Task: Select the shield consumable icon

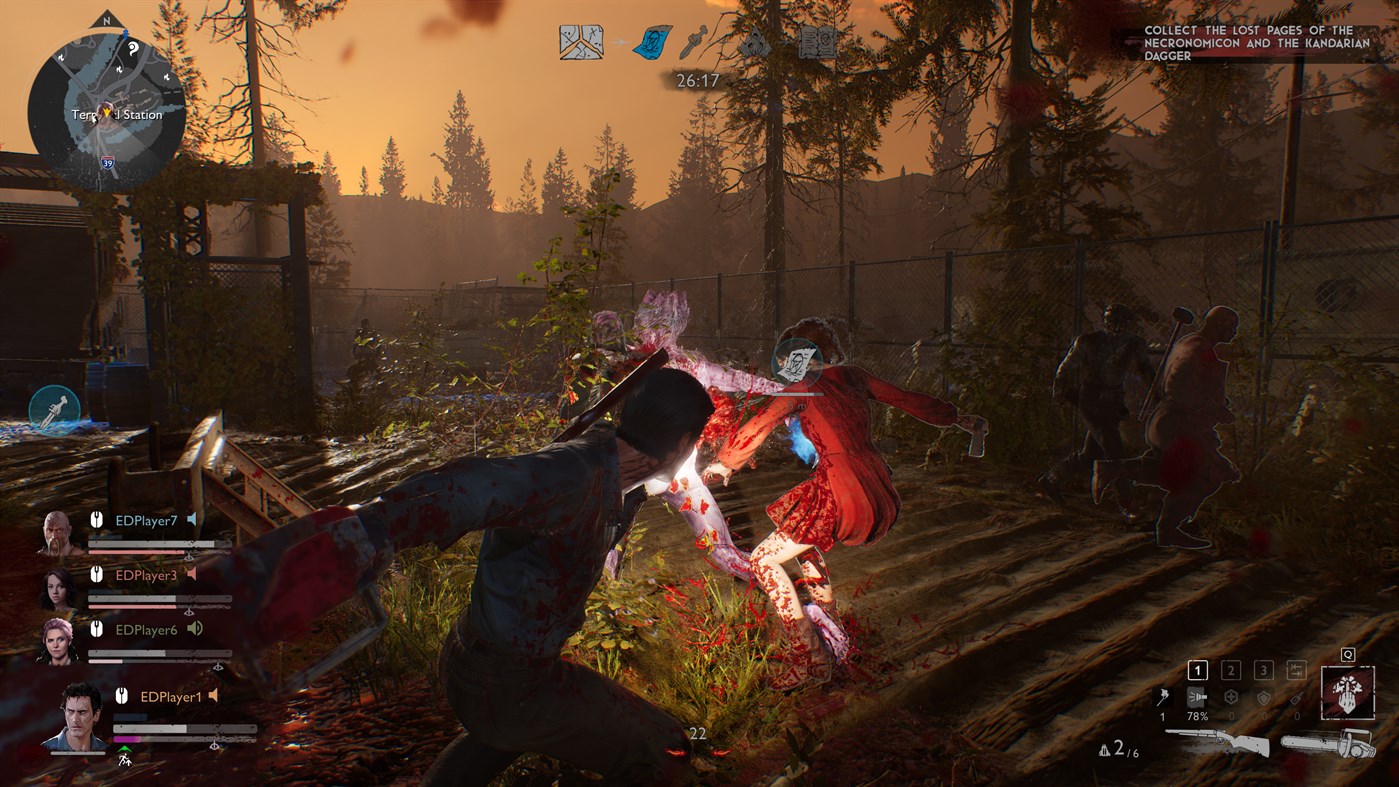Action: [x=1264, y=698]
